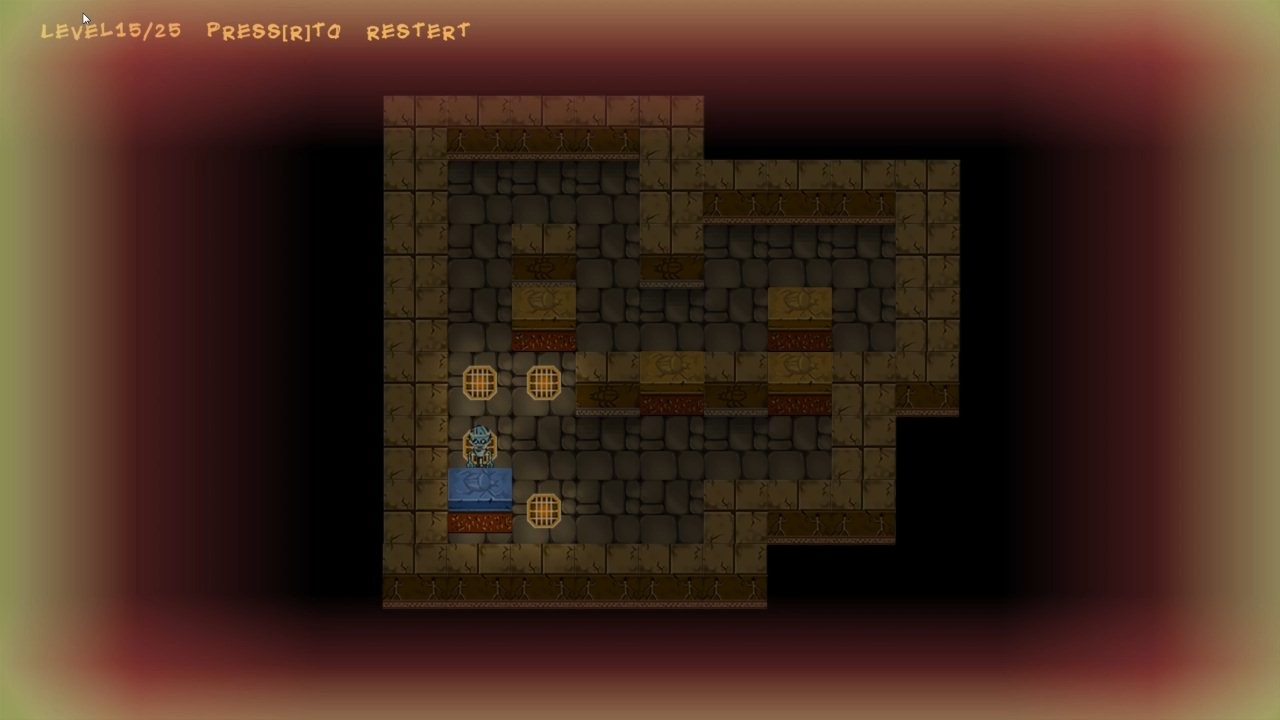Select the top-left golden goal socket
Viewport: 1280px width, 720px height.
[480, 382]
